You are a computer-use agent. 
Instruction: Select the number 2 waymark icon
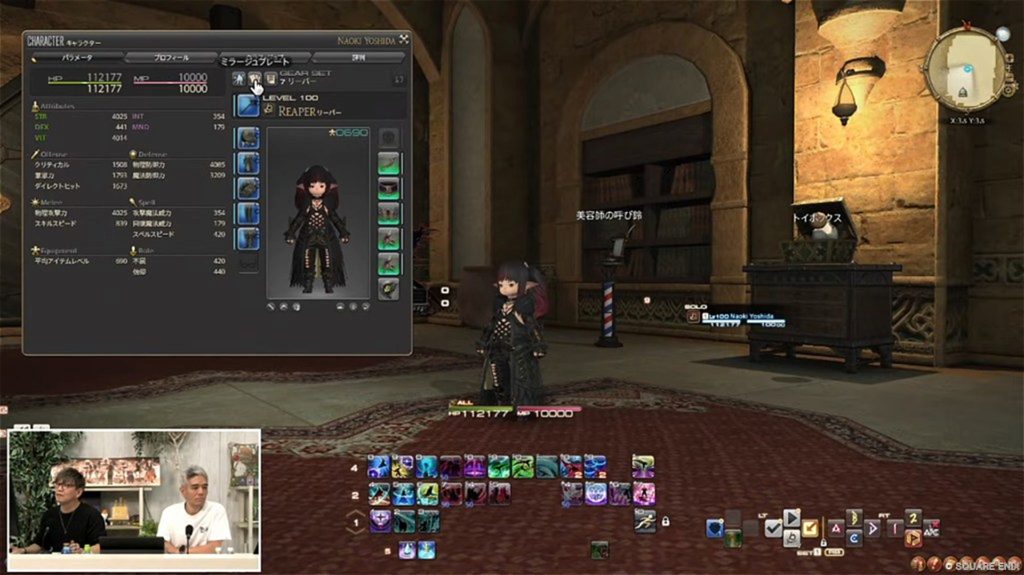tap(912, 517)
